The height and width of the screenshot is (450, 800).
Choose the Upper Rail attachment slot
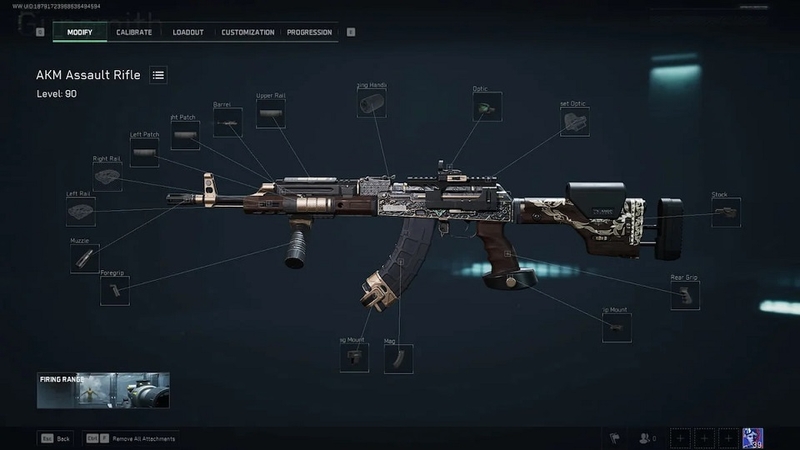point(271,114)
